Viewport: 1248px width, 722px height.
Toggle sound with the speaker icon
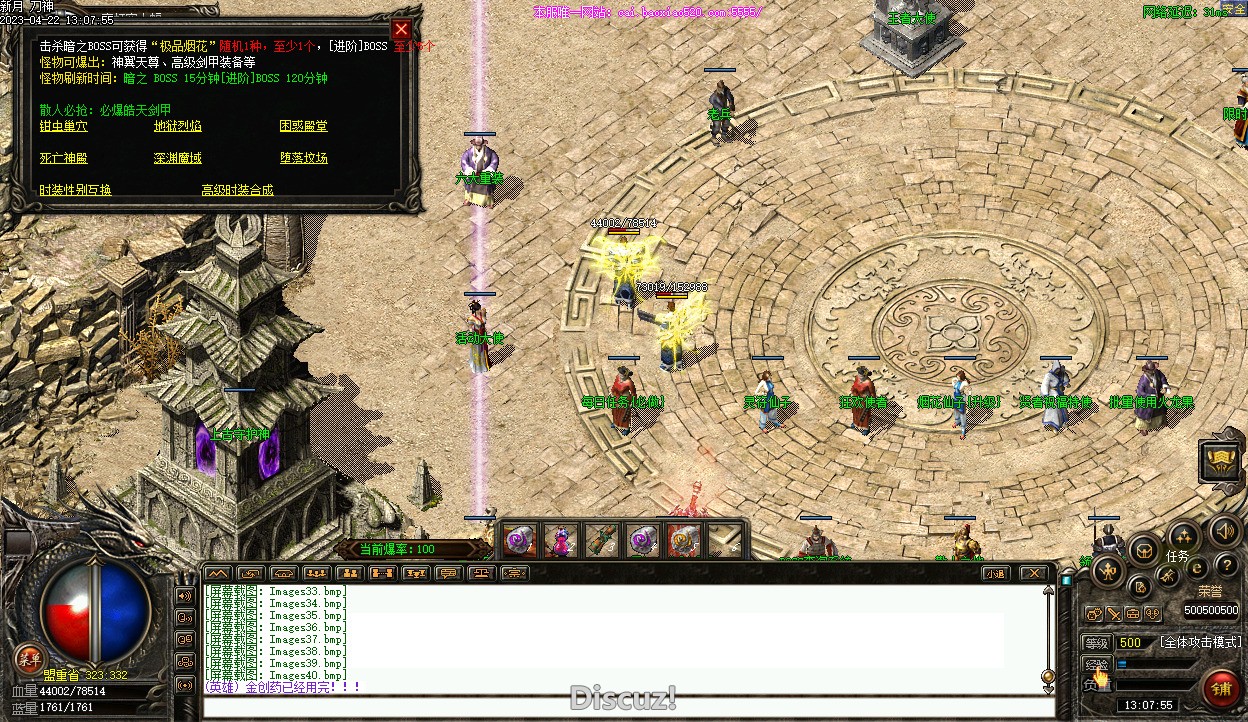pyautogui.click(x=1224, y=531)
